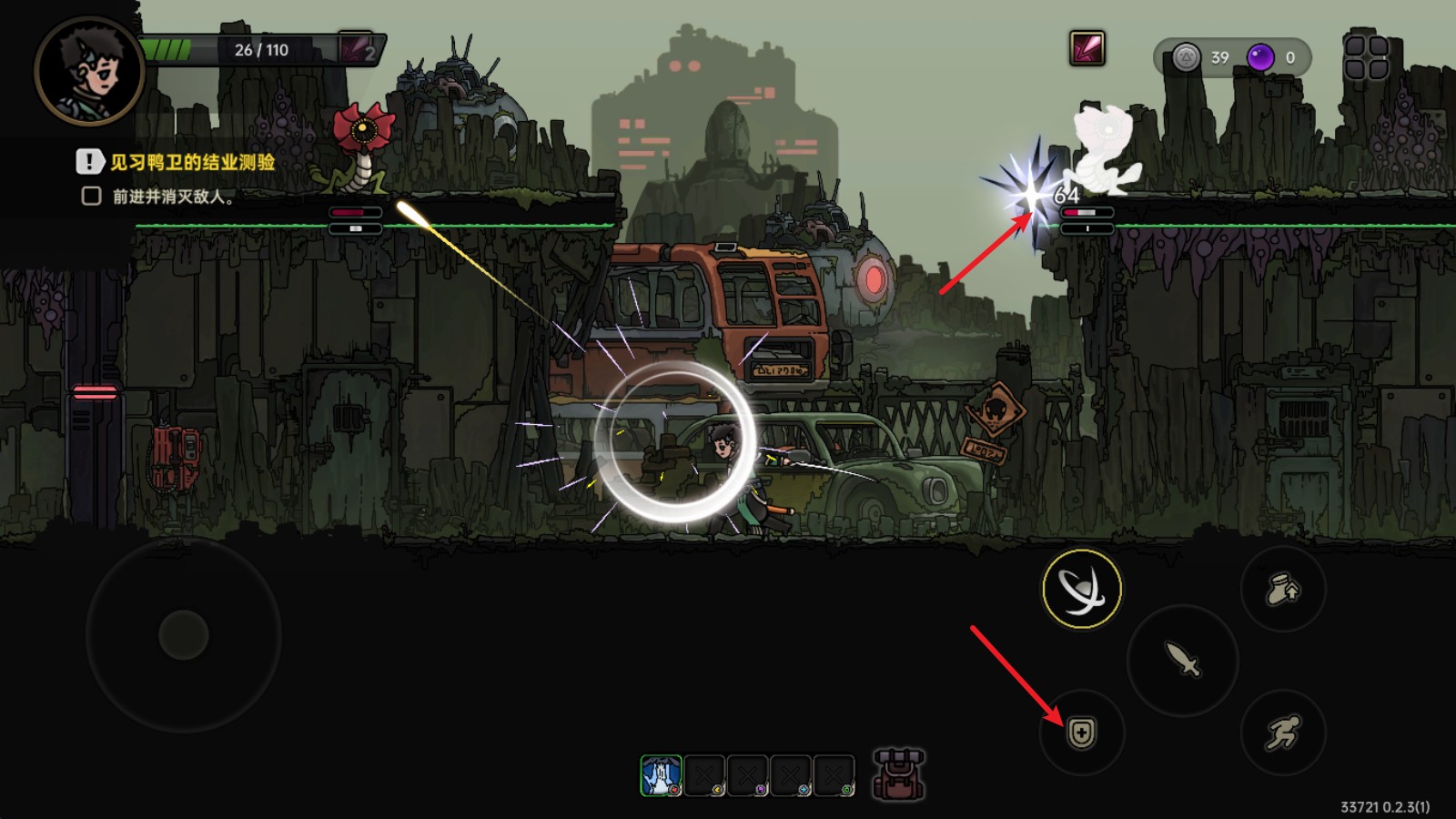Select the blue ice skill slot
The width and height of the screenshot is (1456, 819).
pos(661,775)
